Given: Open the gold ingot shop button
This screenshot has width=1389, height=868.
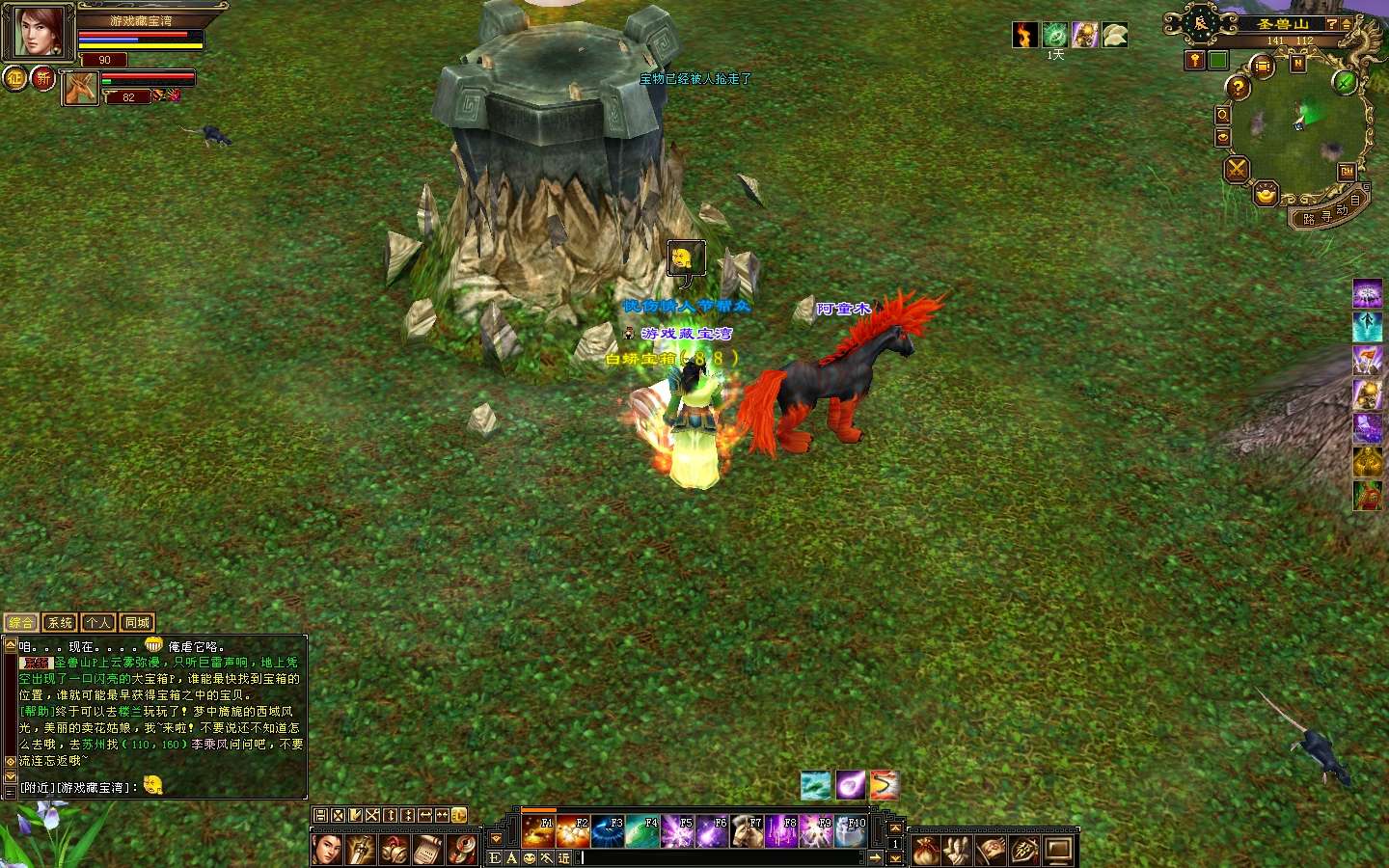Looking at the screenshot, I should click(x=1266, y=196).
